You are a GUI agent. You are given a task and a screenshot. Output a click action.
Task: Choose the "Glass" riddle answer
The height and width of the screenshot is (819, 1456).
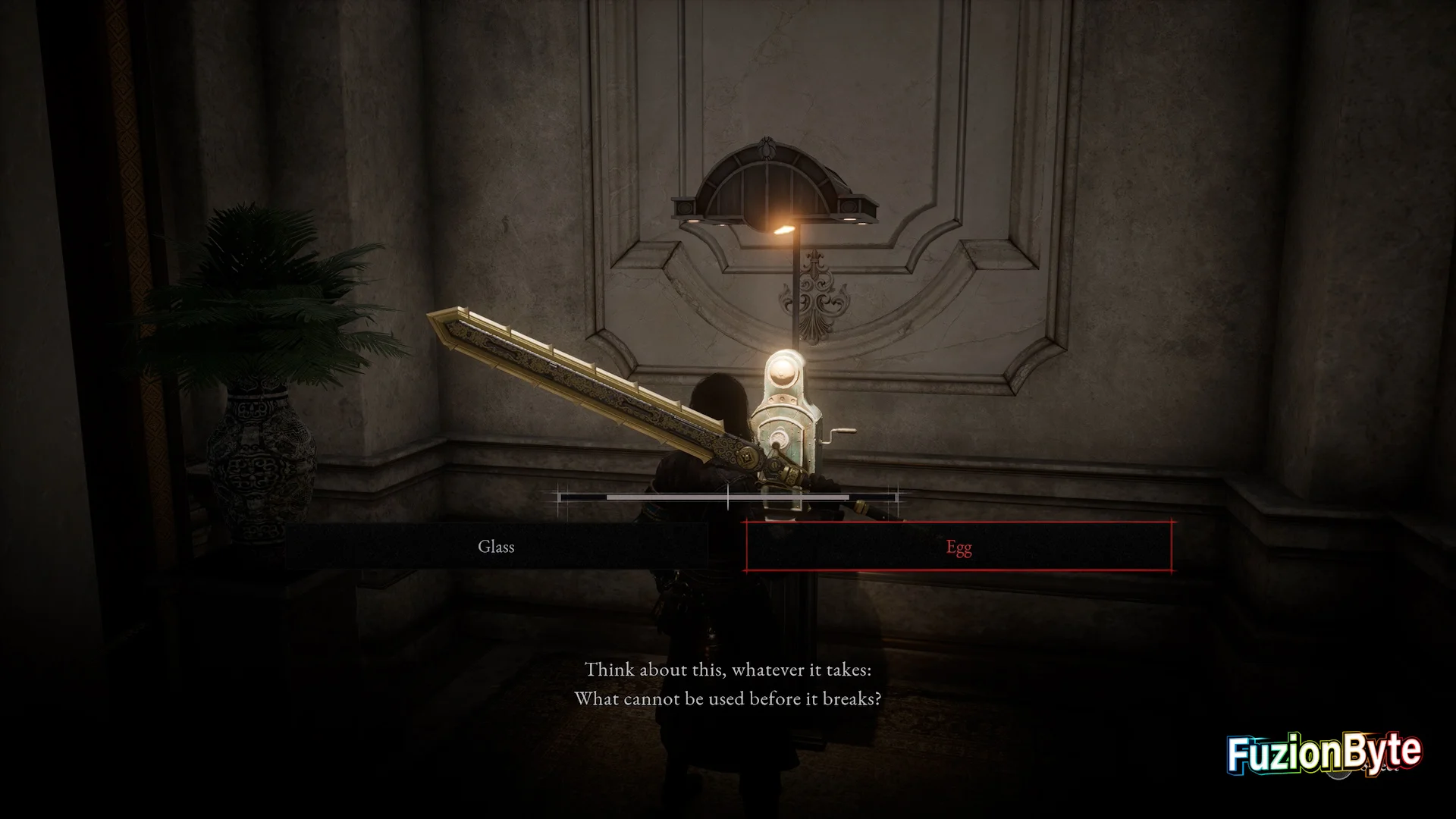click(x=496, y=547)
